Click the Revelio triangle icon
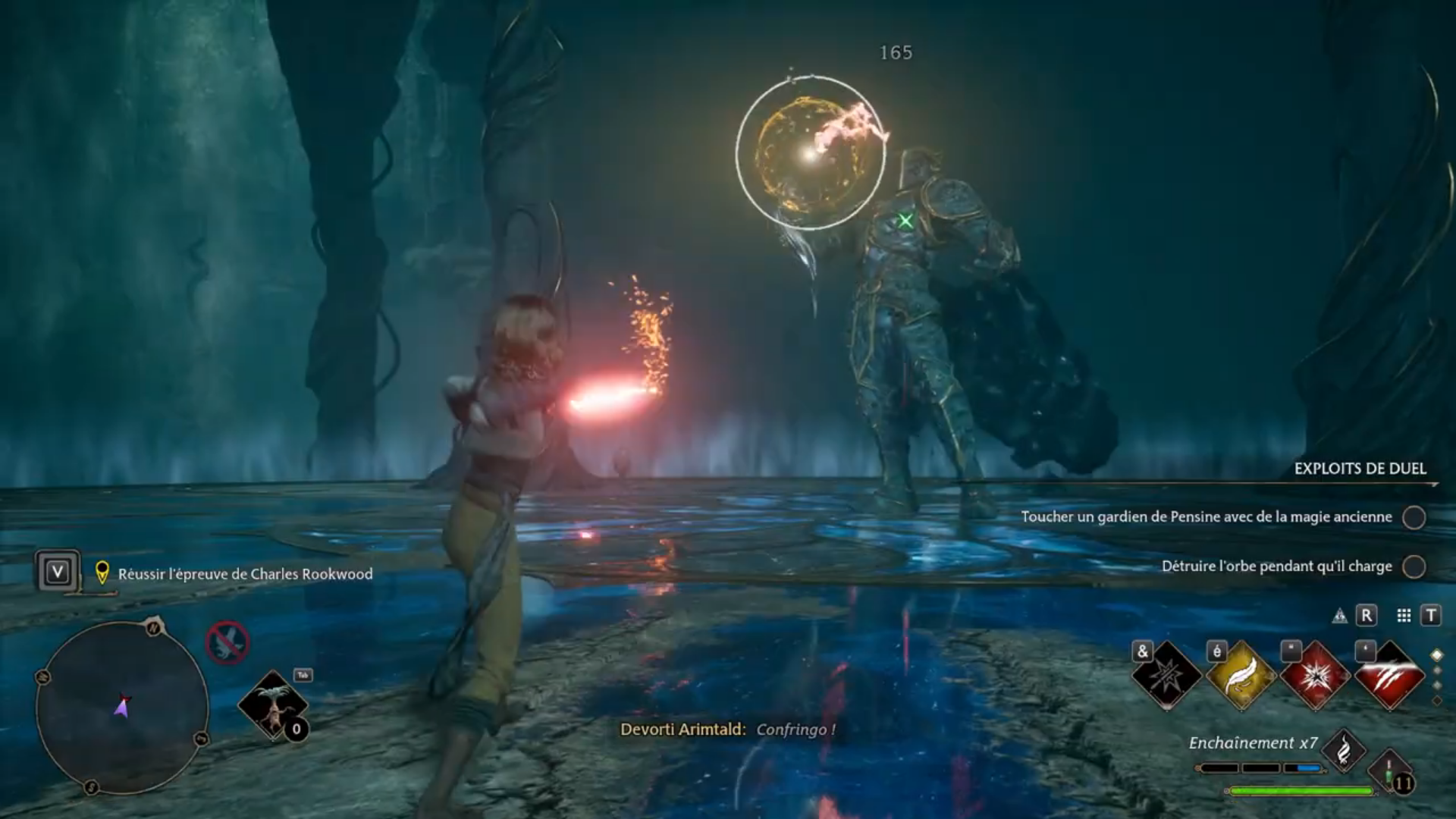The width and height of the screenshot is (1456, 819). click(1340, 616)
